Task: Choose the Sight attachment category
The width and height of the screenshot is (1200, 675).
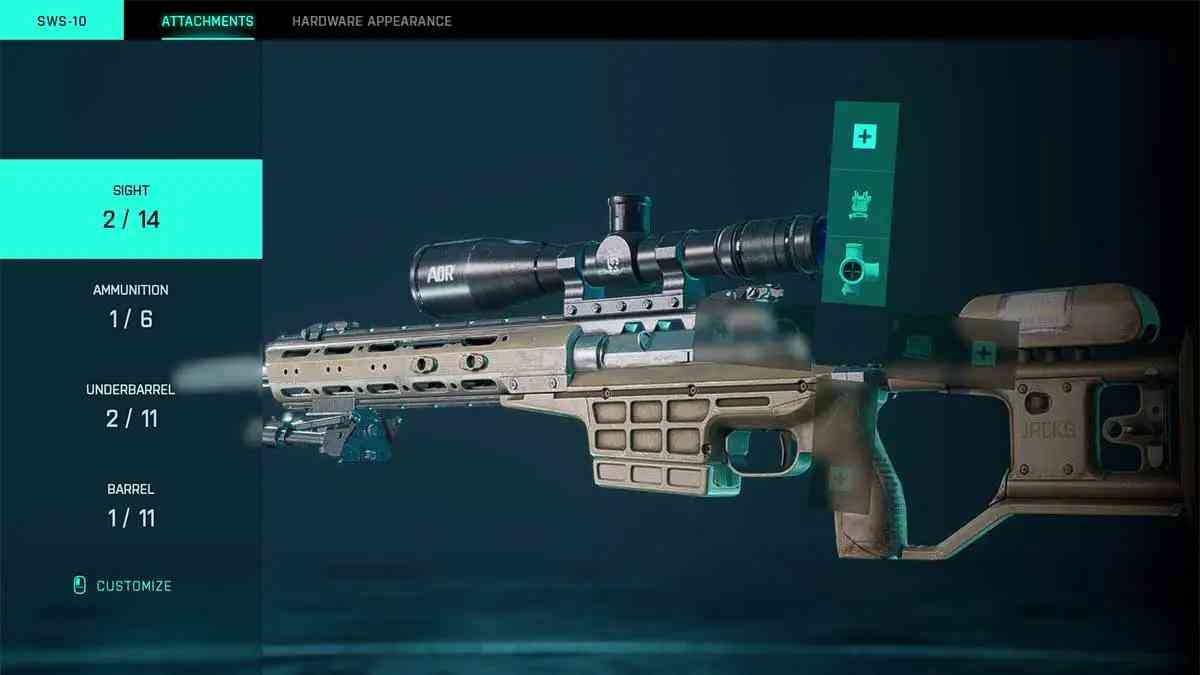Action: (x=131, y=209)
